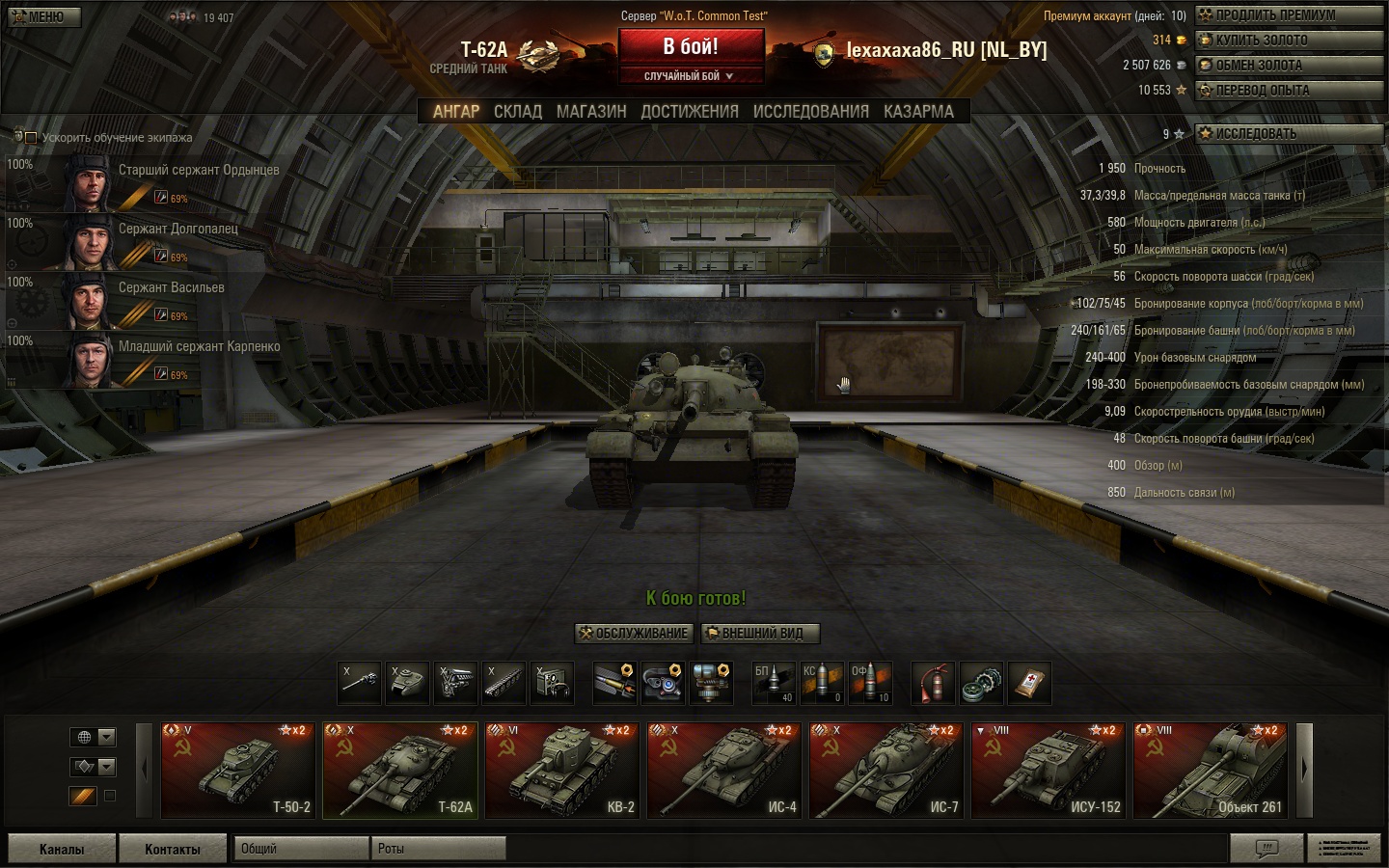Screen dimensions: 1389x868
Task: Click the ПРОДЛИТЬ ПРЕМИУМ button
Action: (1289, 15)
